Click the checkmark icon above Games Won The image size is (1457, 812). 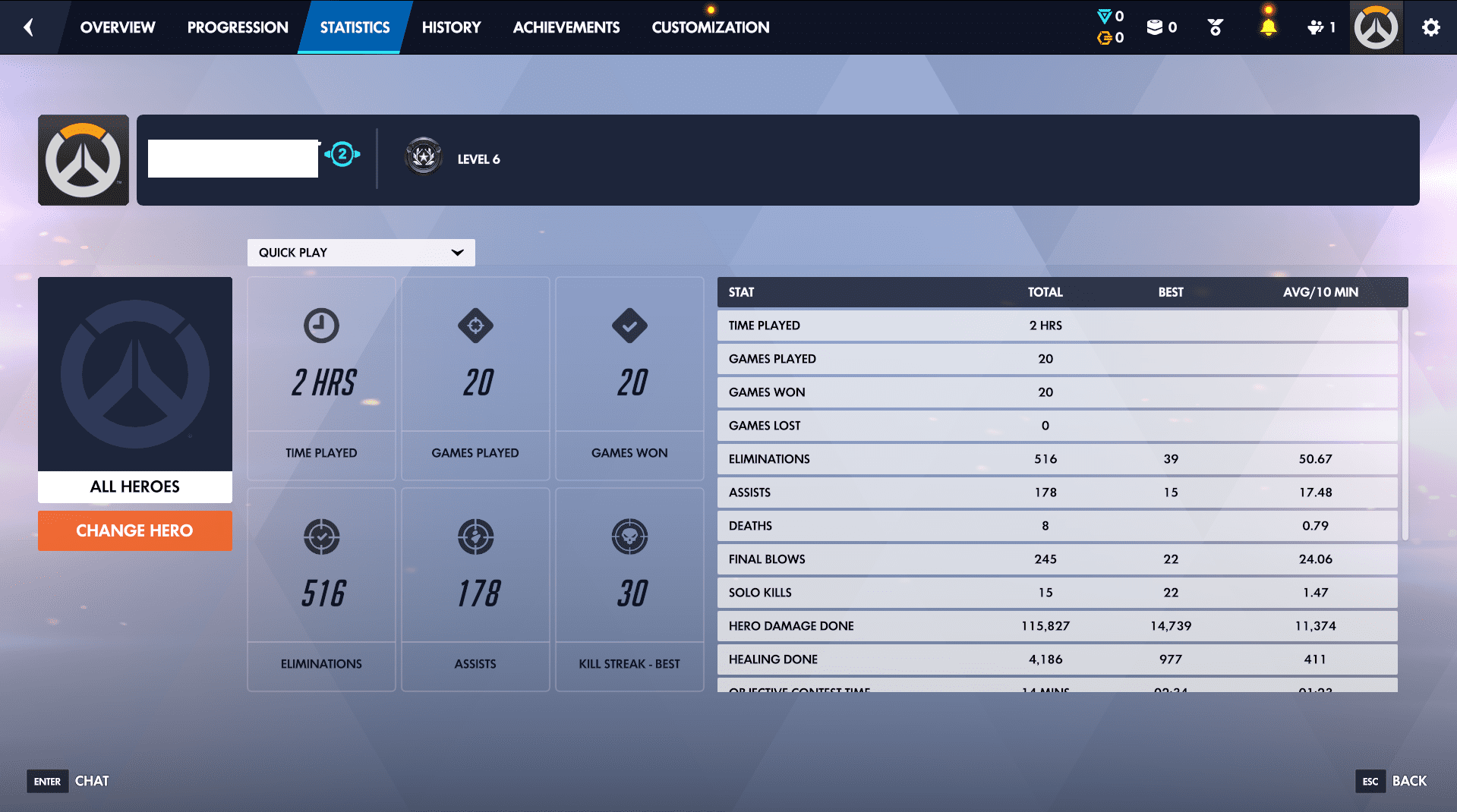tap(629, 326)
